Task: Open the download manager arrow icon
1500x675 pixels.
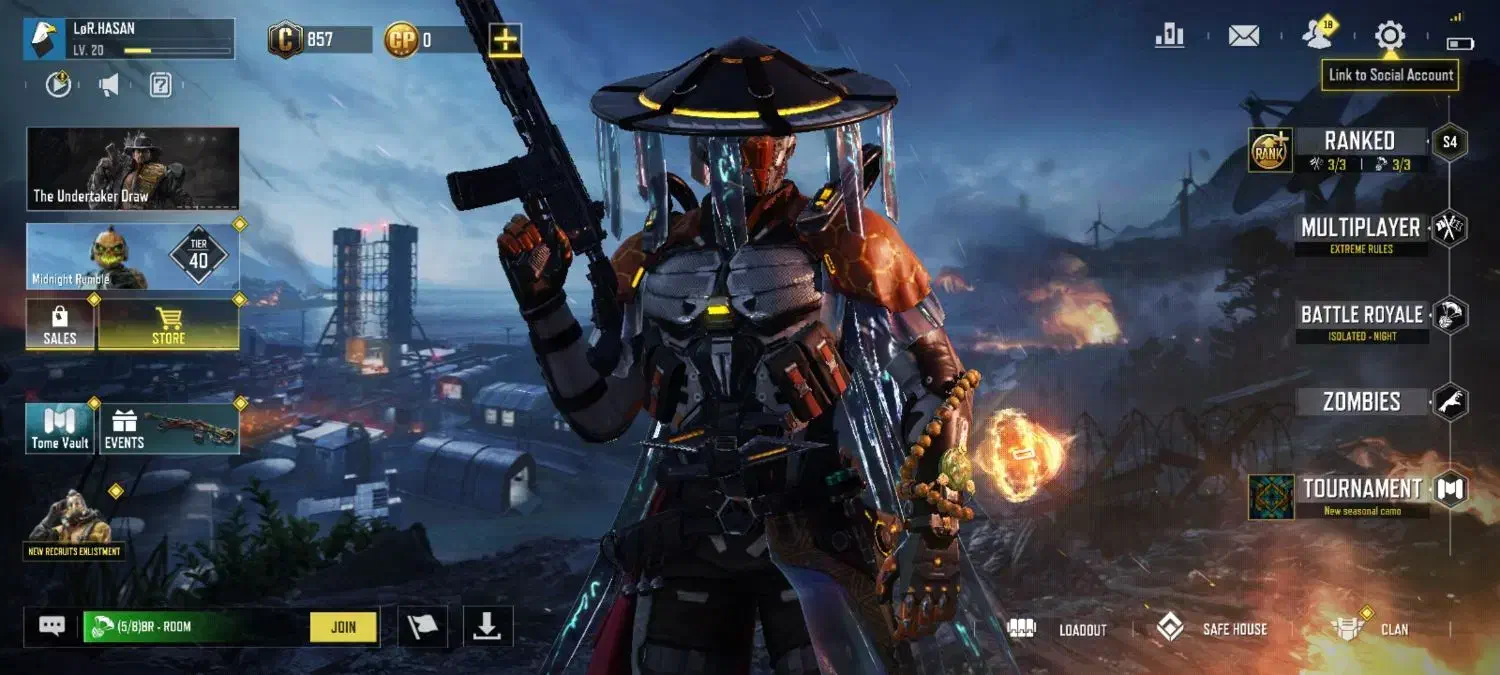Action: click(487, 627)
